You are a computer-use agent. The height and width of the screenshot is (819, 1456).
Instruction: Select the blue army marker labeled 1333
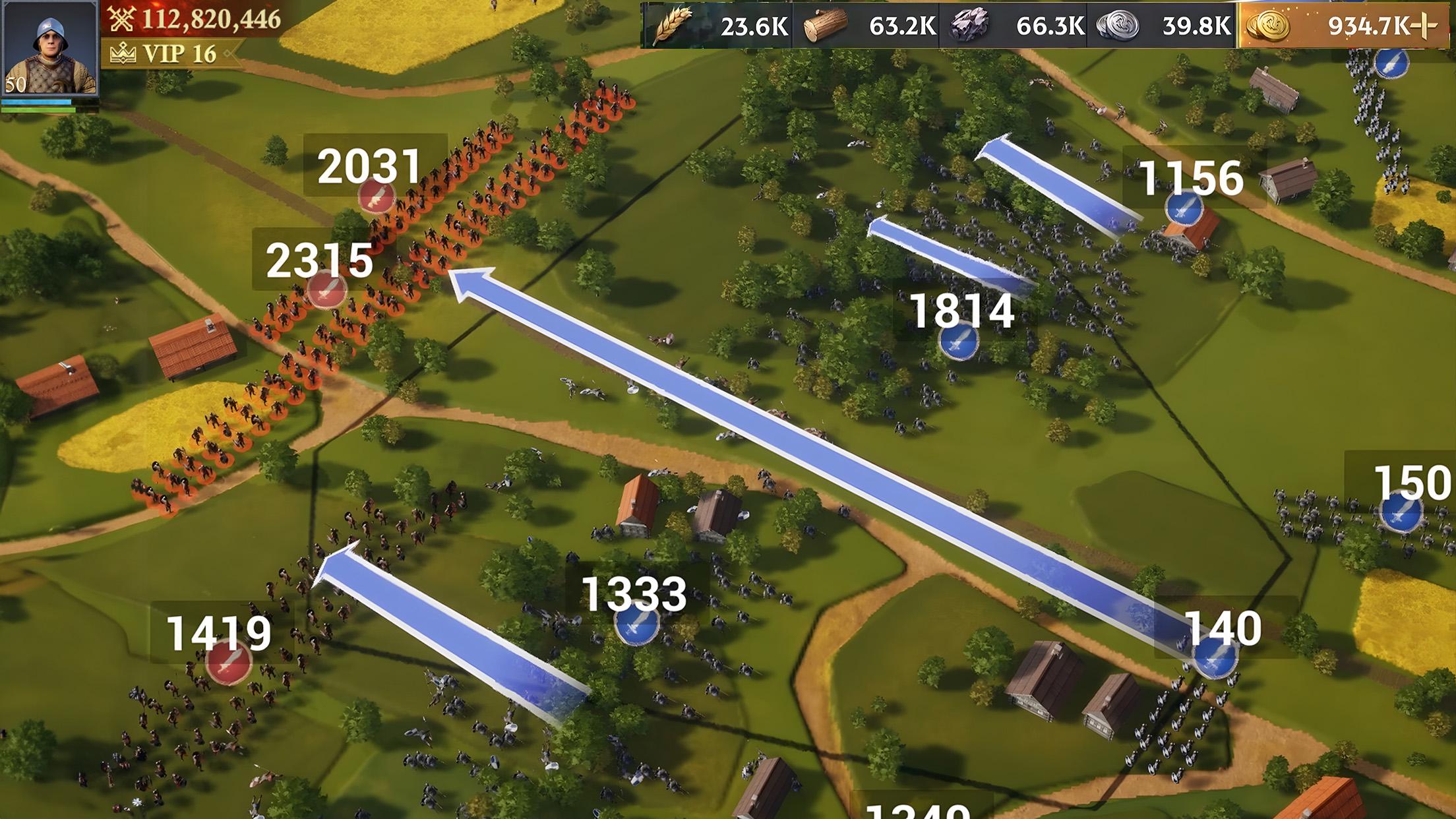636,623
